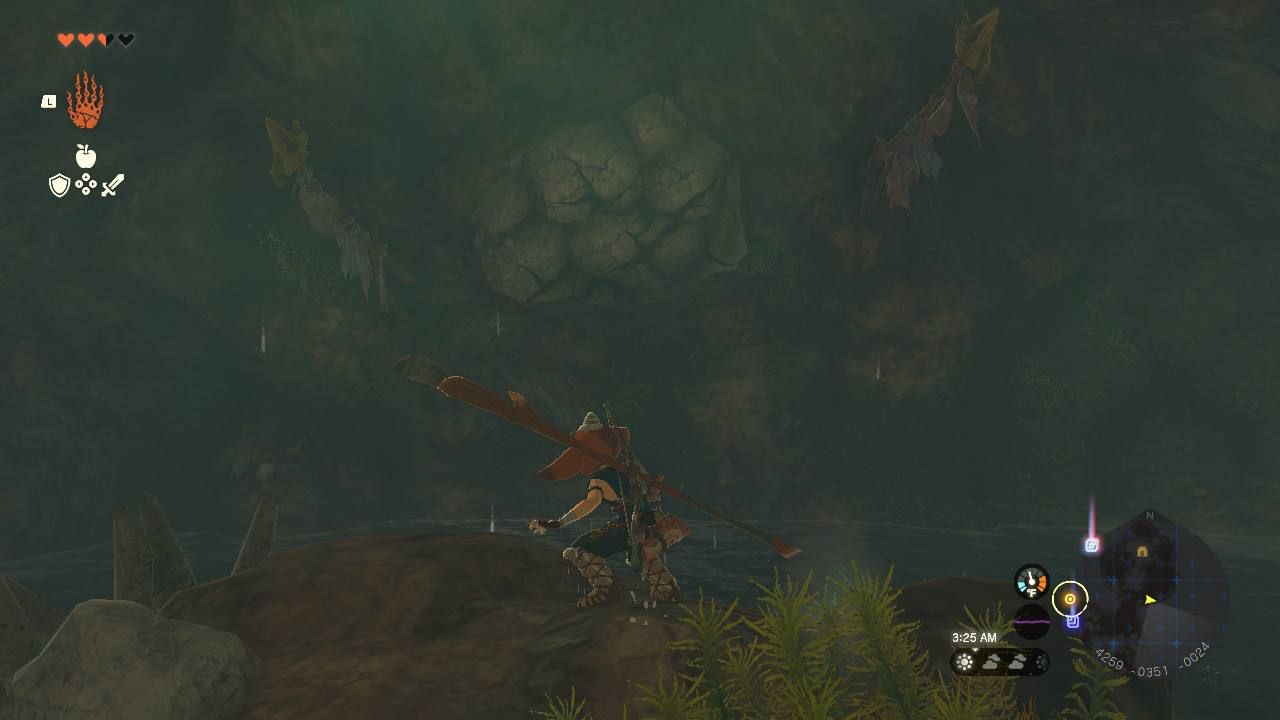Click the pink beacon icon atop the minimap
Viewport: 1280px width, 720px height.
point(1091,544)
